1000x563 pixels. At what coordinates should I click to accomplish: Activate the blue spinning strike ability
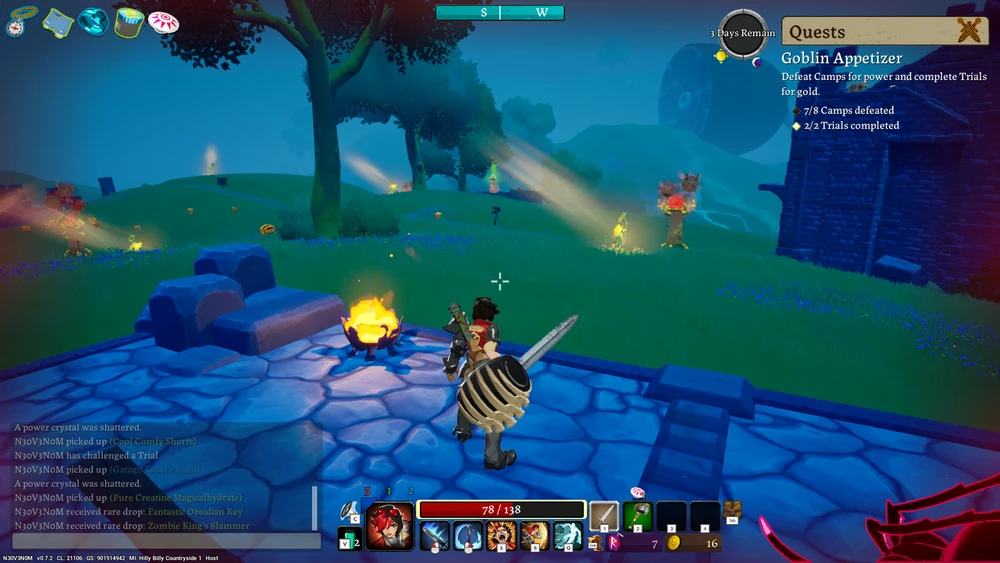[467, 536]
